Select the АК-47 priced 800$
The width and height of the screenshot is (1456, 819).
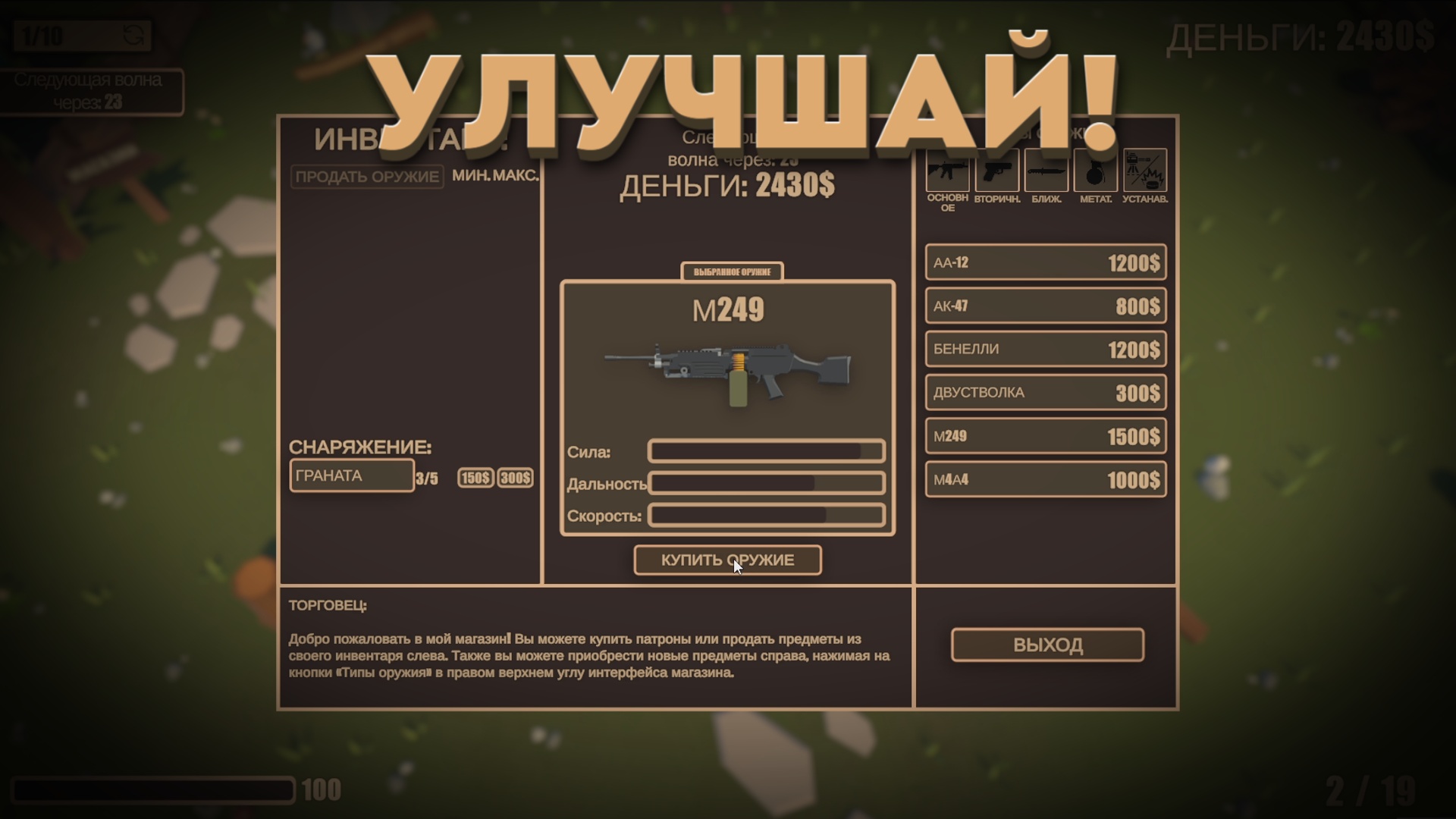coord(1045,306)
